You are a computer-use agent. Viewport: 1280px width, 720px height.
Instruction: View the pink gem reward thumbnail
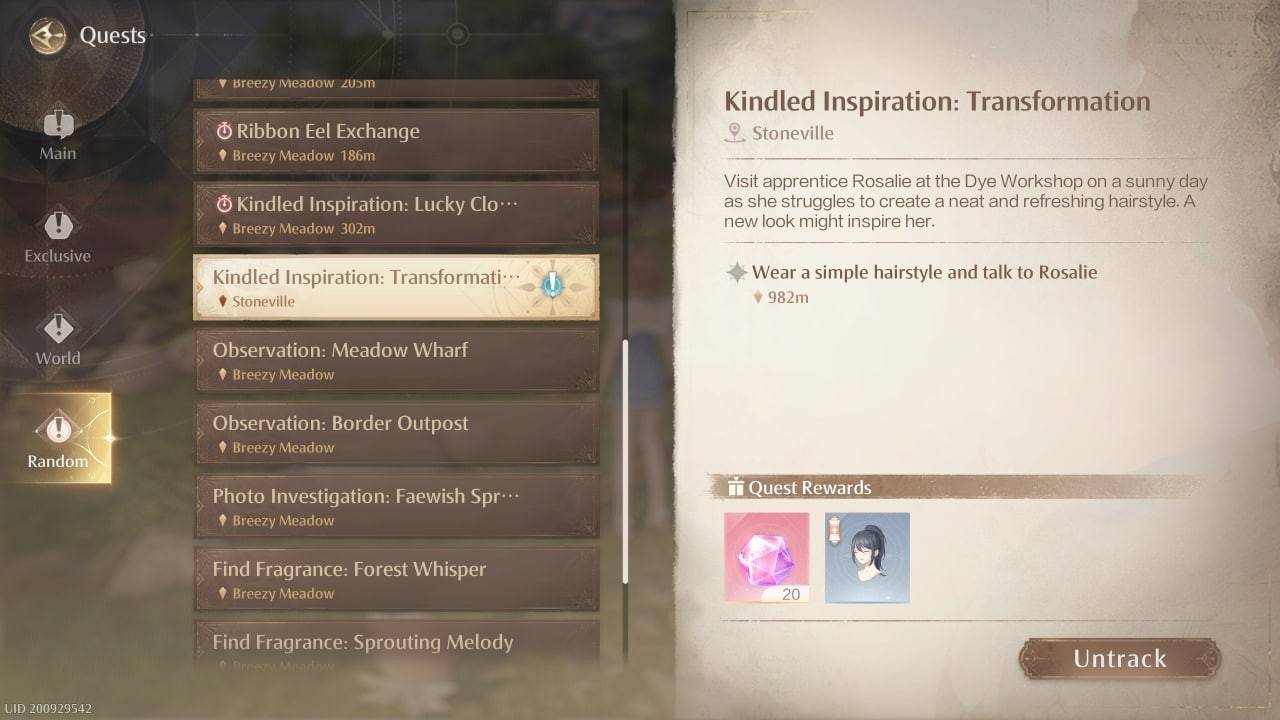click(766, 560)
